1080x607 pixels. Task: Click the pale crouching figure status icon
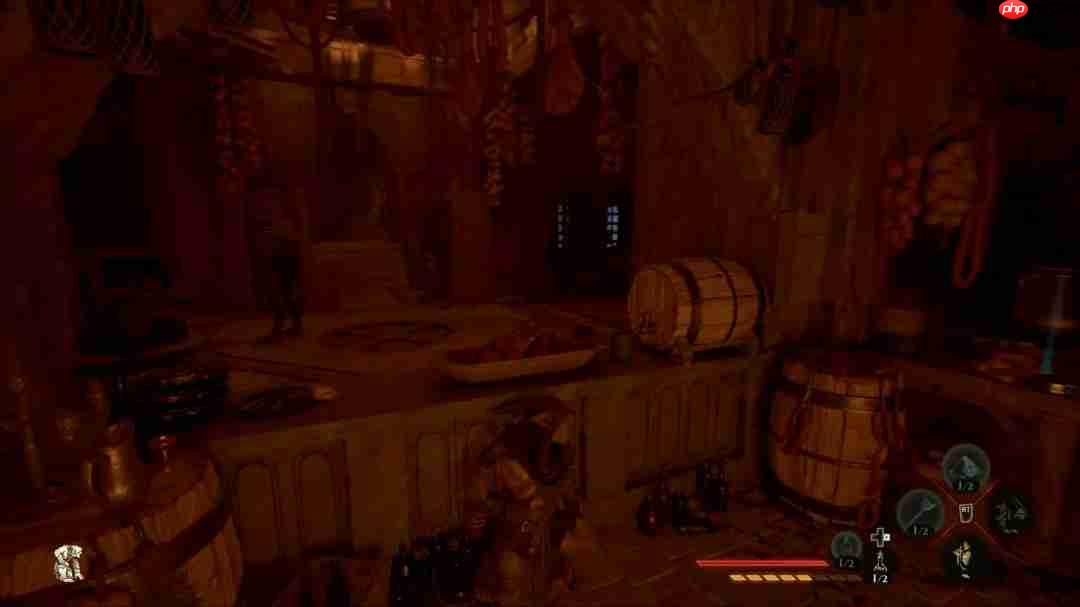pyautogui.click(x=68, y=564)
